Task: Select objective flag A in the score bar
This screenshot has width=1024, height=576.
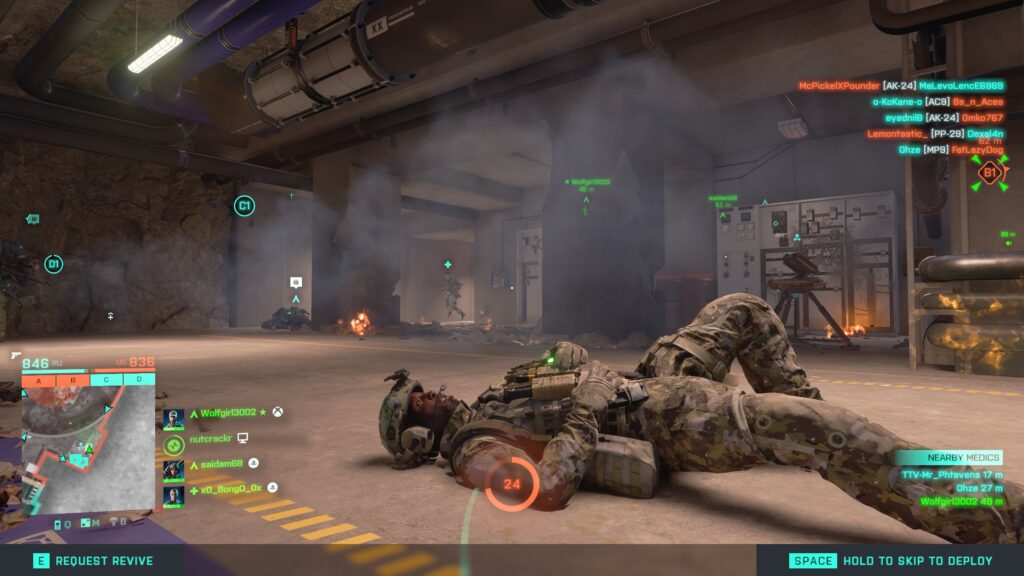Action: (38, 380)
